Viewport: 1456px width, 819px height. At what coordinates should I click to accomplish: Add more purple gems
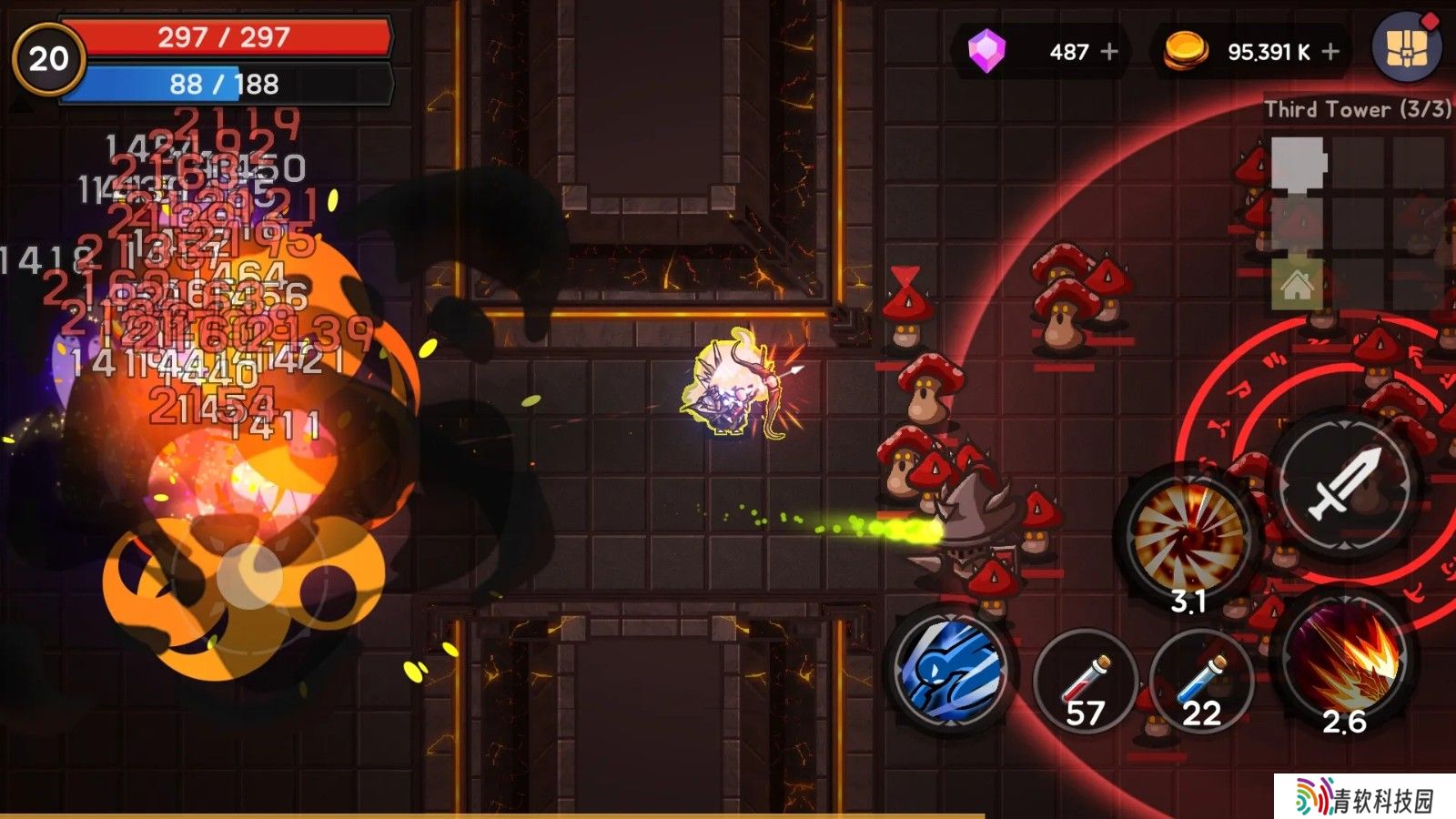tap(1109, 52)
